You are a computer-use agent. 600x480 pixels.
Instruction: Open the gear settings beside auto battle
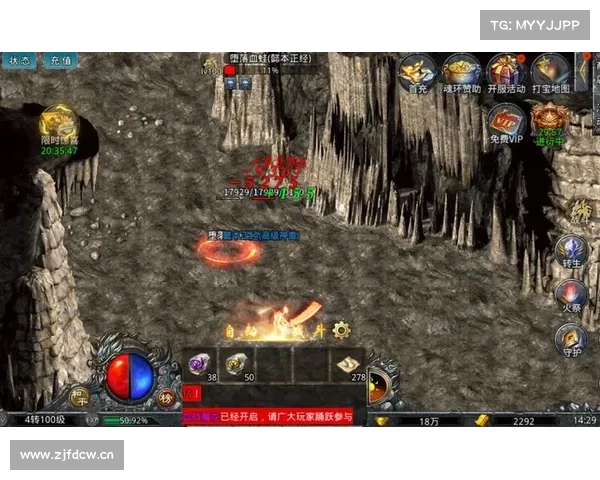pos(342,328)
